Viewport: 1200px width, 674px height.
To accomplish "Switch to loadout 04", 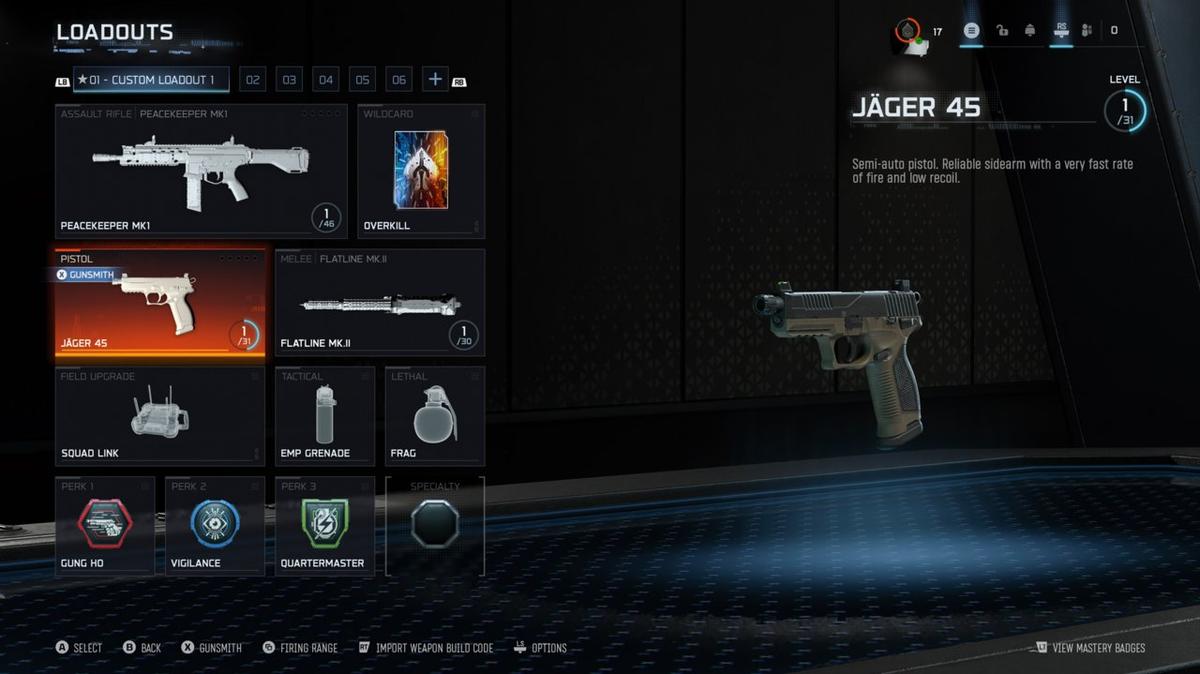I will click(x=326, y=80).
